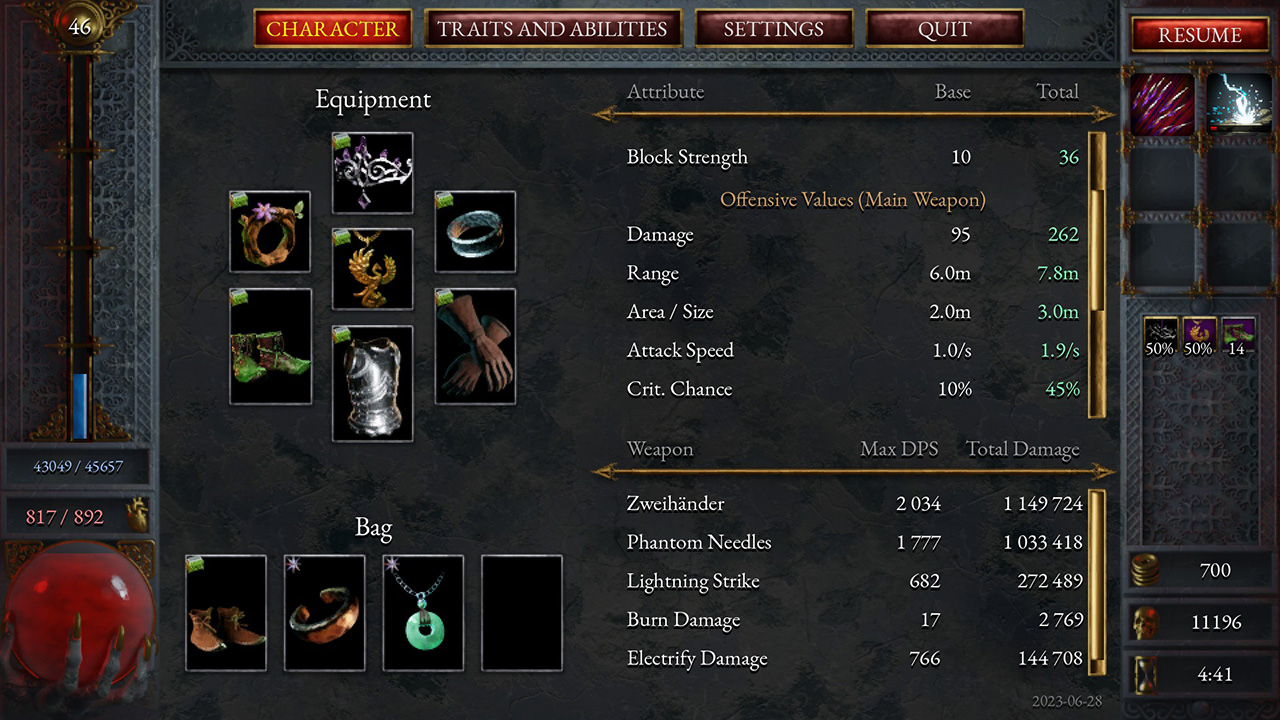Select the flower ring equipment slot
The width and height of the screenshot is (1280, 720).
[270, 231]
